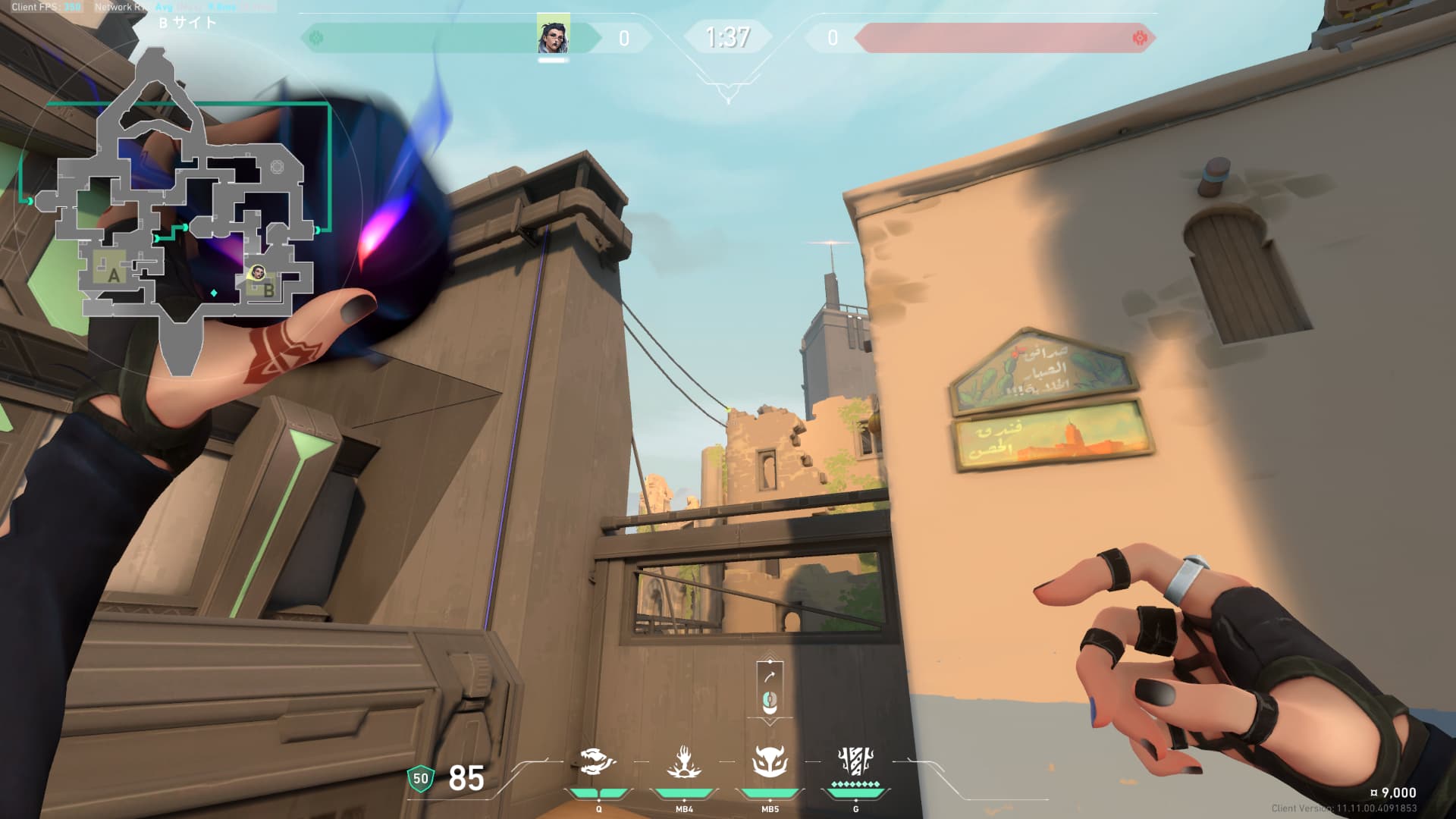Image resolution: width=1456 pixels, height=819 pixels.
Task: Click Fade's player marker on the minimap
Action: 257,273
